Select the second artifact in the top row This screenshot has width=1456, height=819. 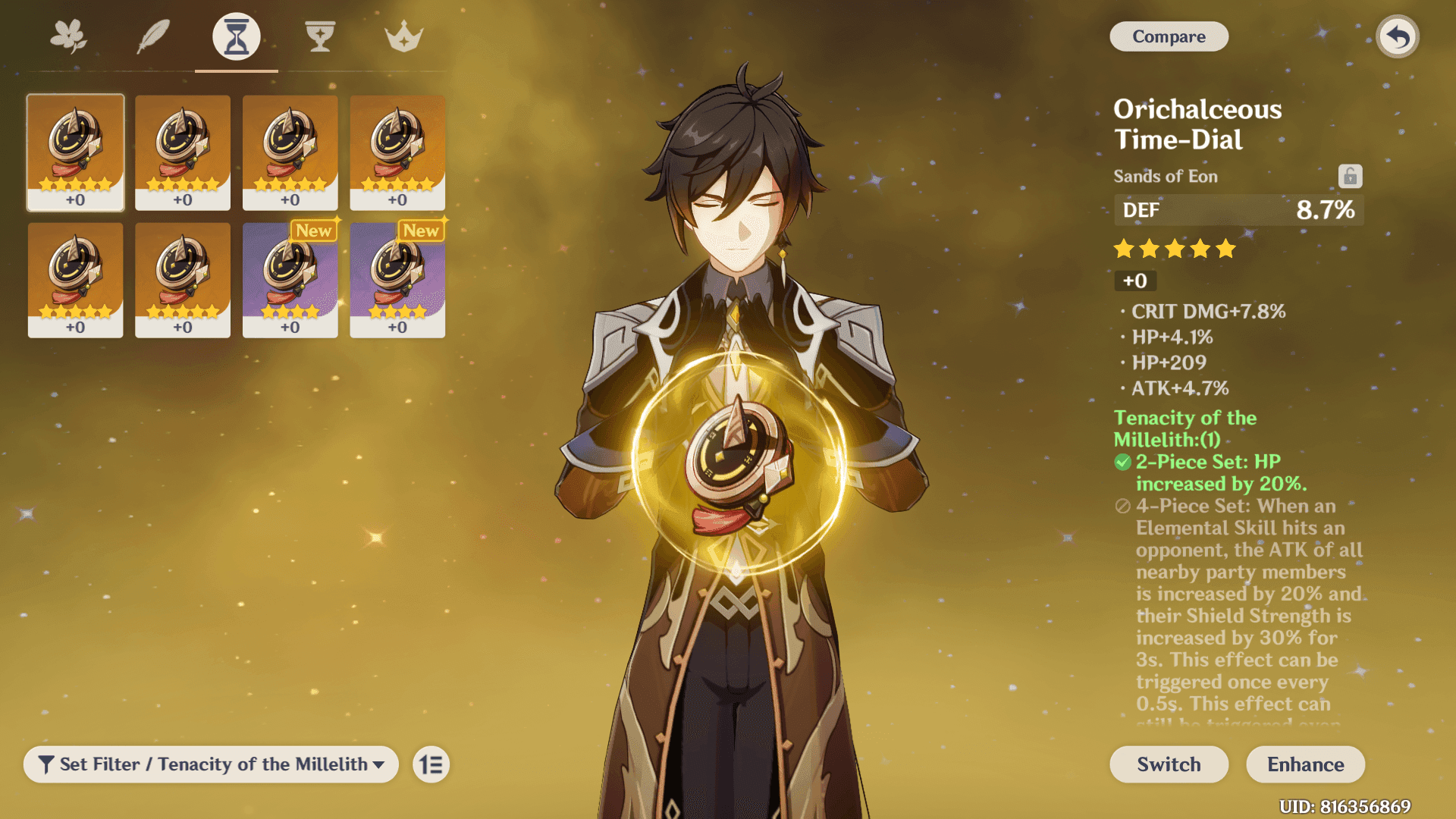182,152
